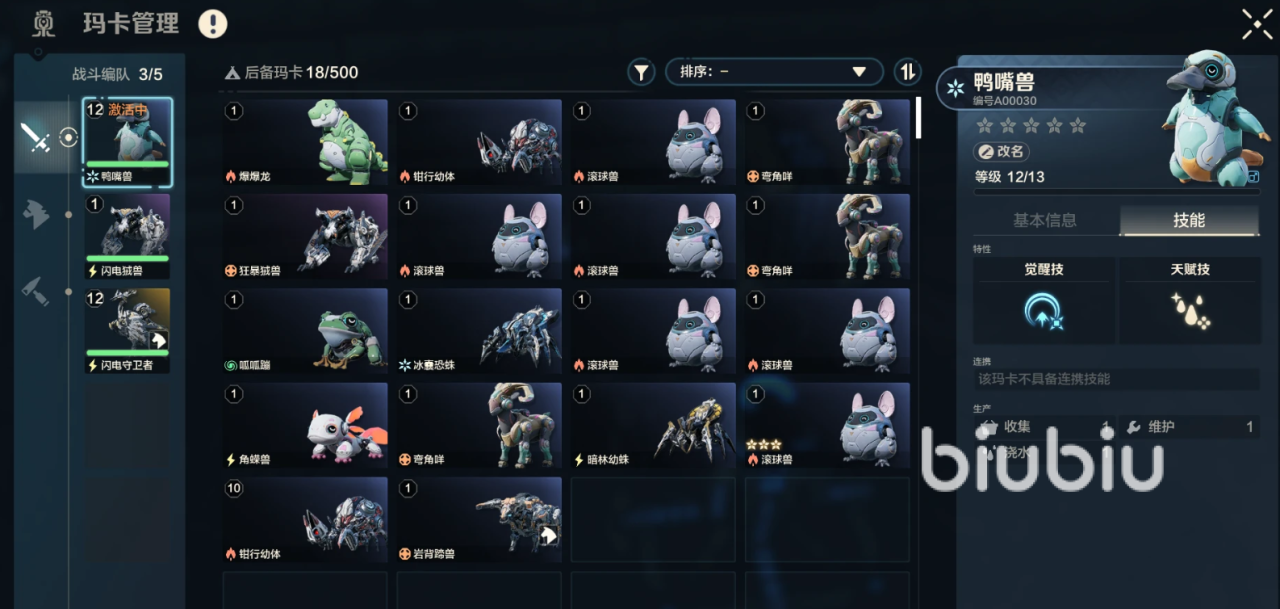Image resolution: width=1280 pixels, height=609 pixels.
Task: Select the 鸭嘴兽 team slot
Action: pyautogui.click(x=127, y=143)
